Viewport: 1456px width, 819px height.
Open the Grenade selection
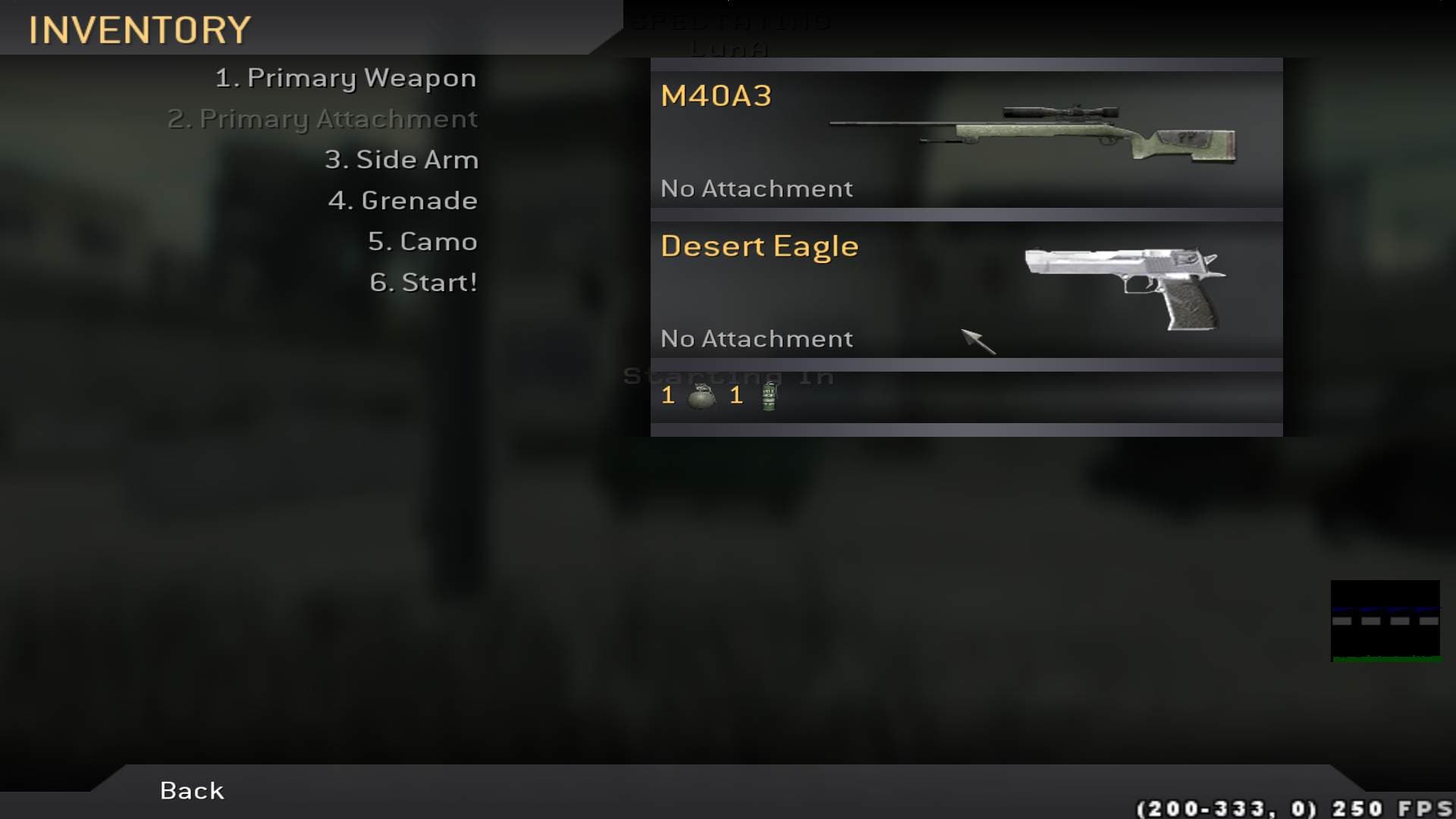coord(403,201)
